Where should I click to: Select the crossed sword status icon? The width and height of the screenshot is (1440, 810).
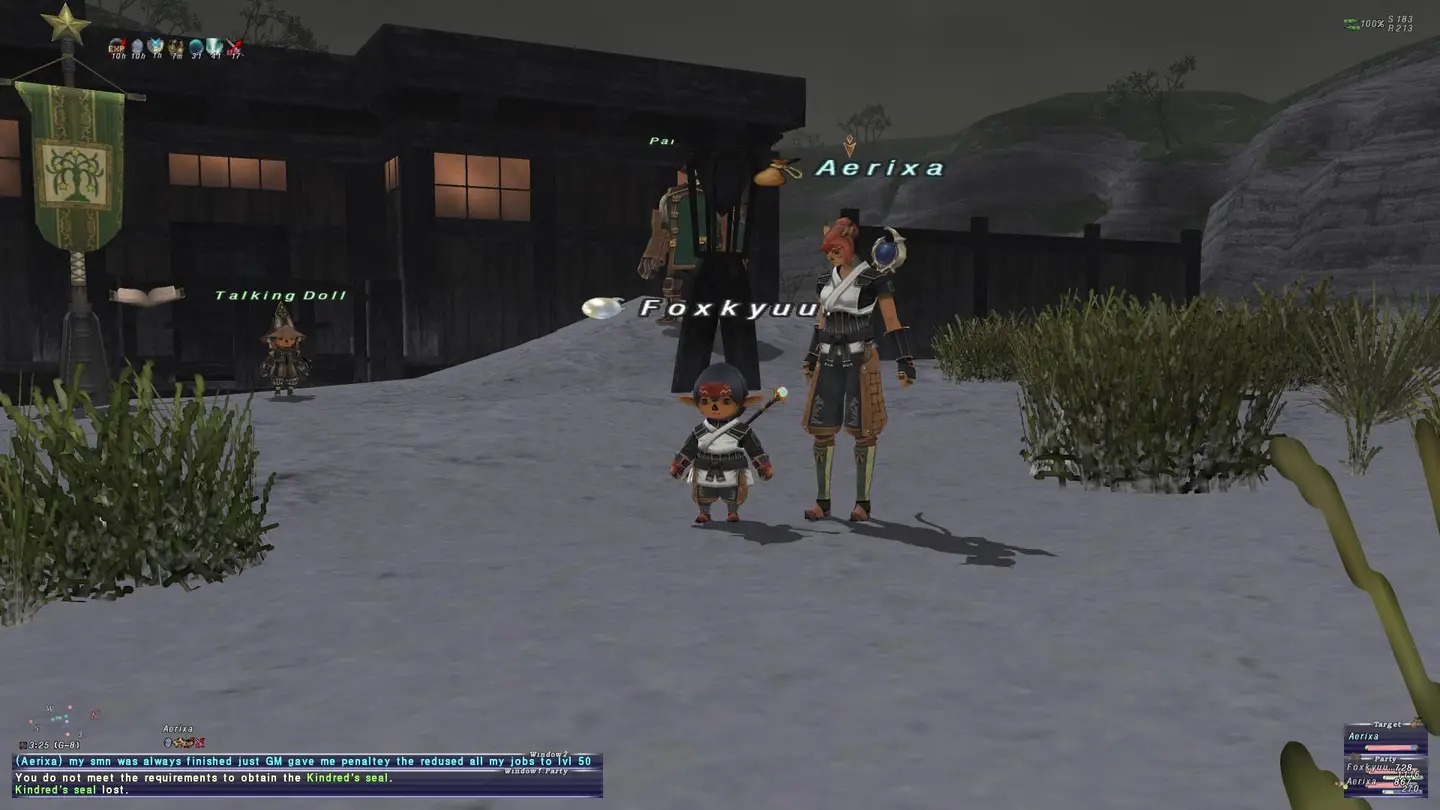(235, 45)
